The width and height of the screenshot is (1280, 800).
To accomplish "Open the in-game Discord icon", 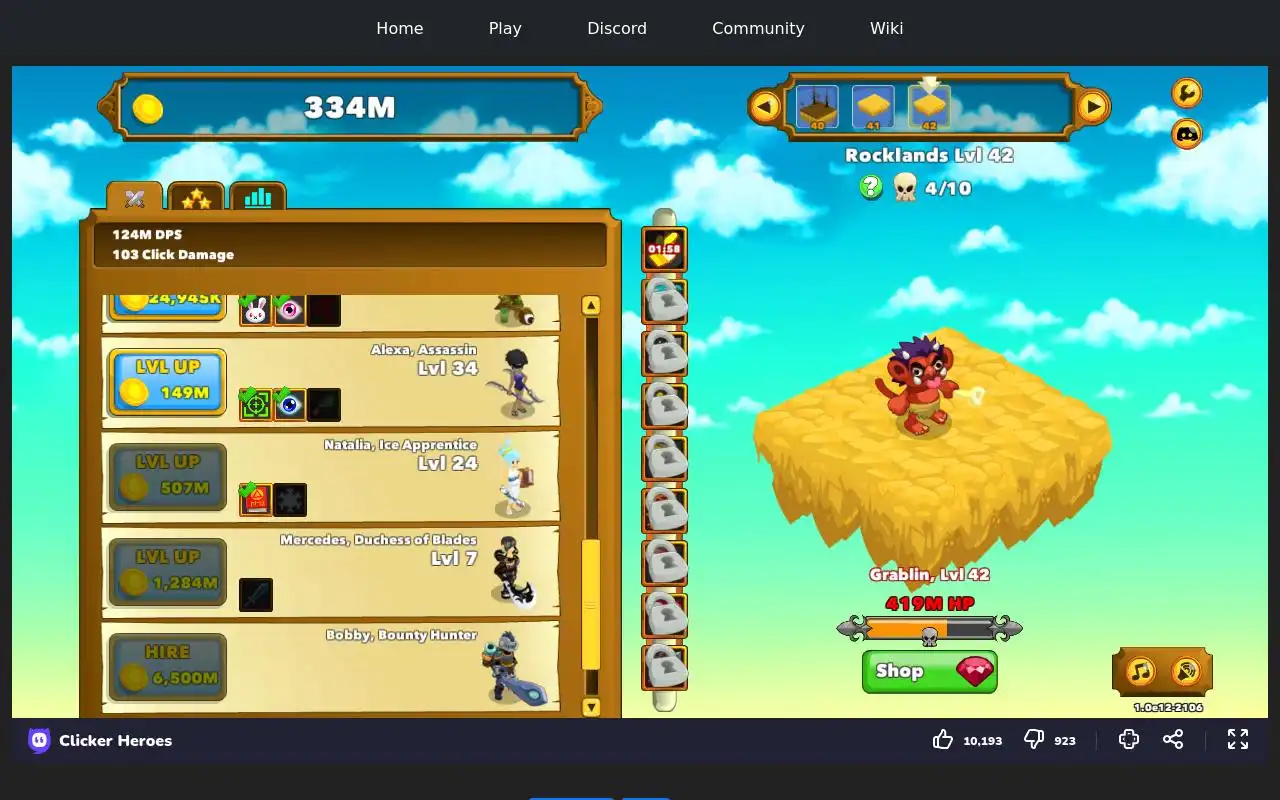I will click(x=1186, y=133).
